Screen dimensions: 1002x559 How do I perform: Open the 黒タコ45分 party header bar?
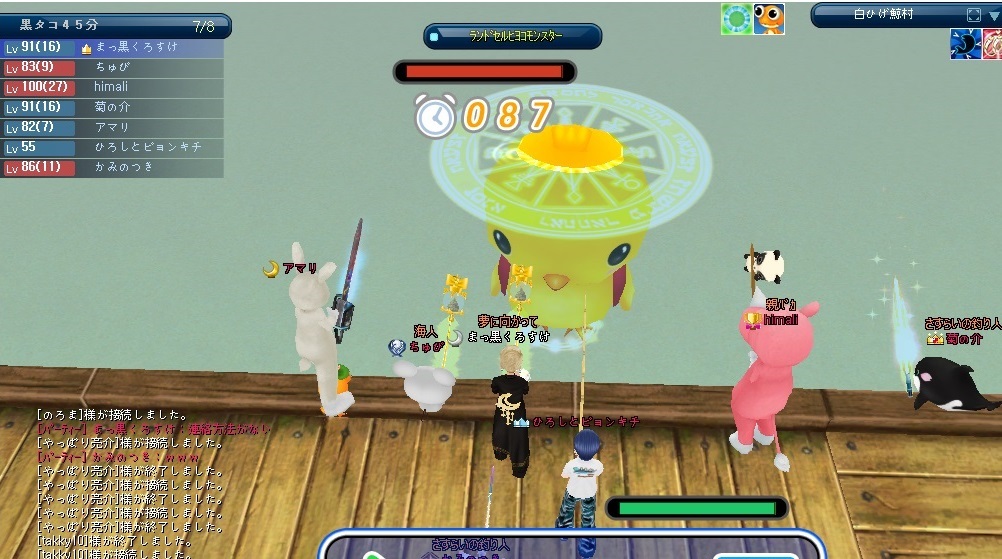pos(115,26)
